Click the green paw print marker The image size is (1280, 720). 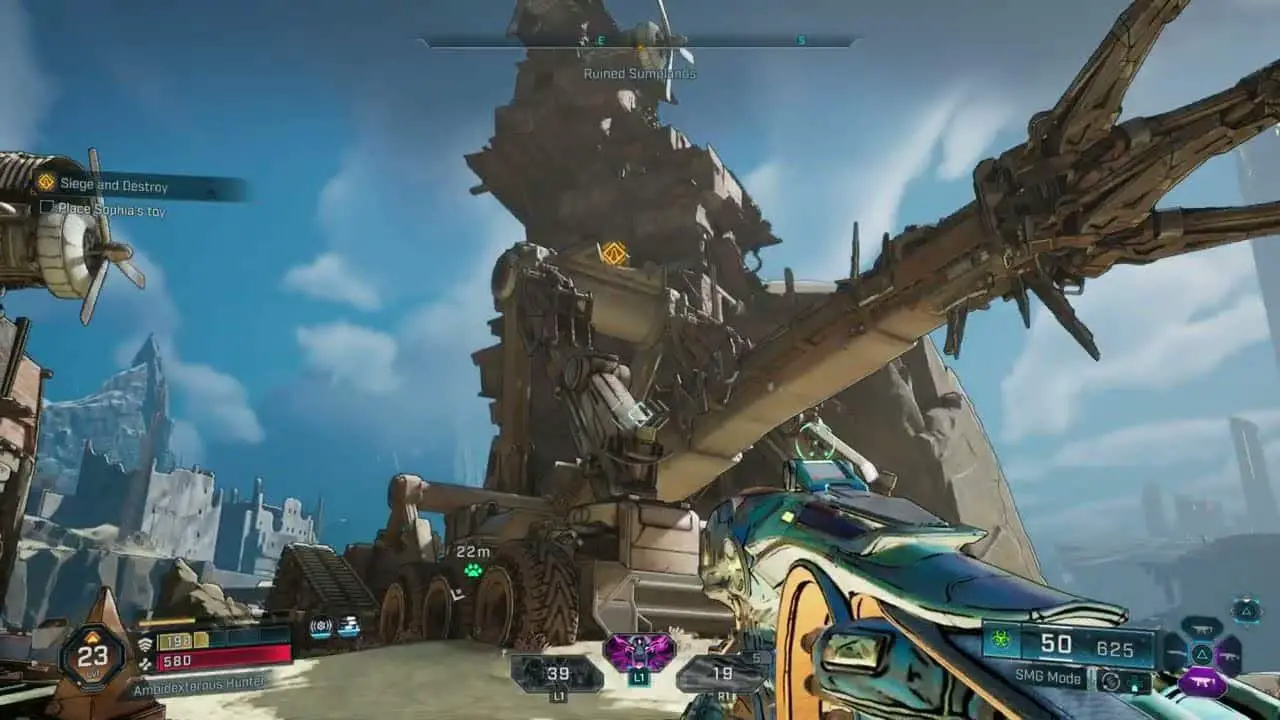click(472, 571)
